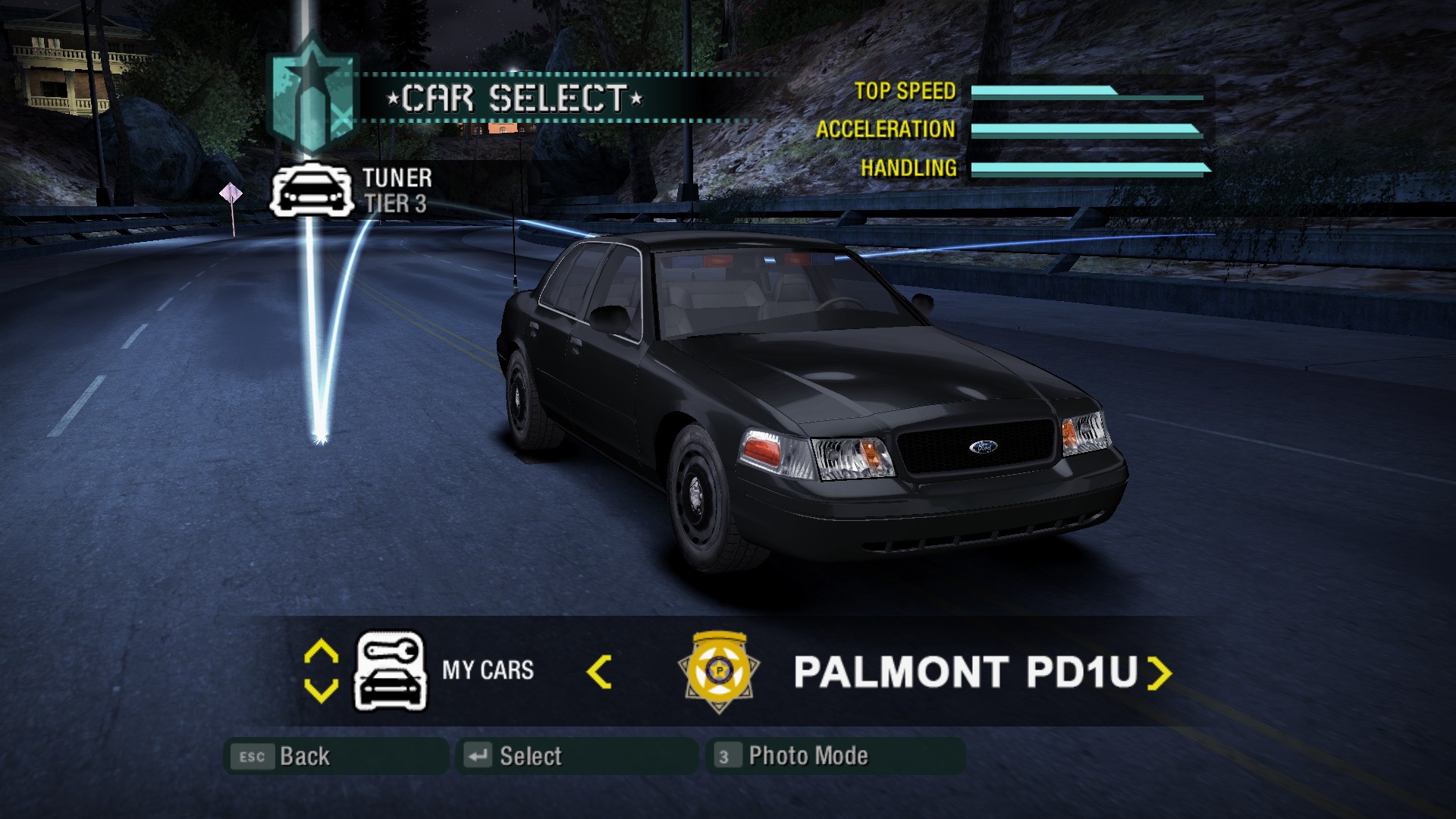Go back using the Back button

336,756
